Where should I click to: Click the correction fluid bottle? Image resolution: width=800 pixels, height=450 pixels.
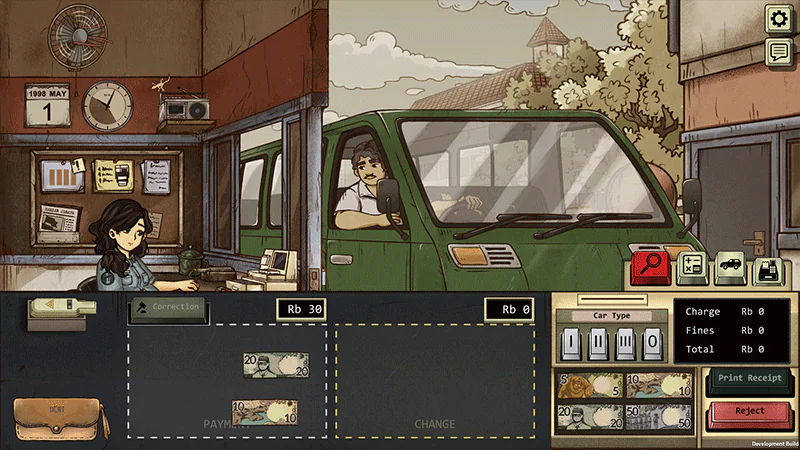(58, 310)
